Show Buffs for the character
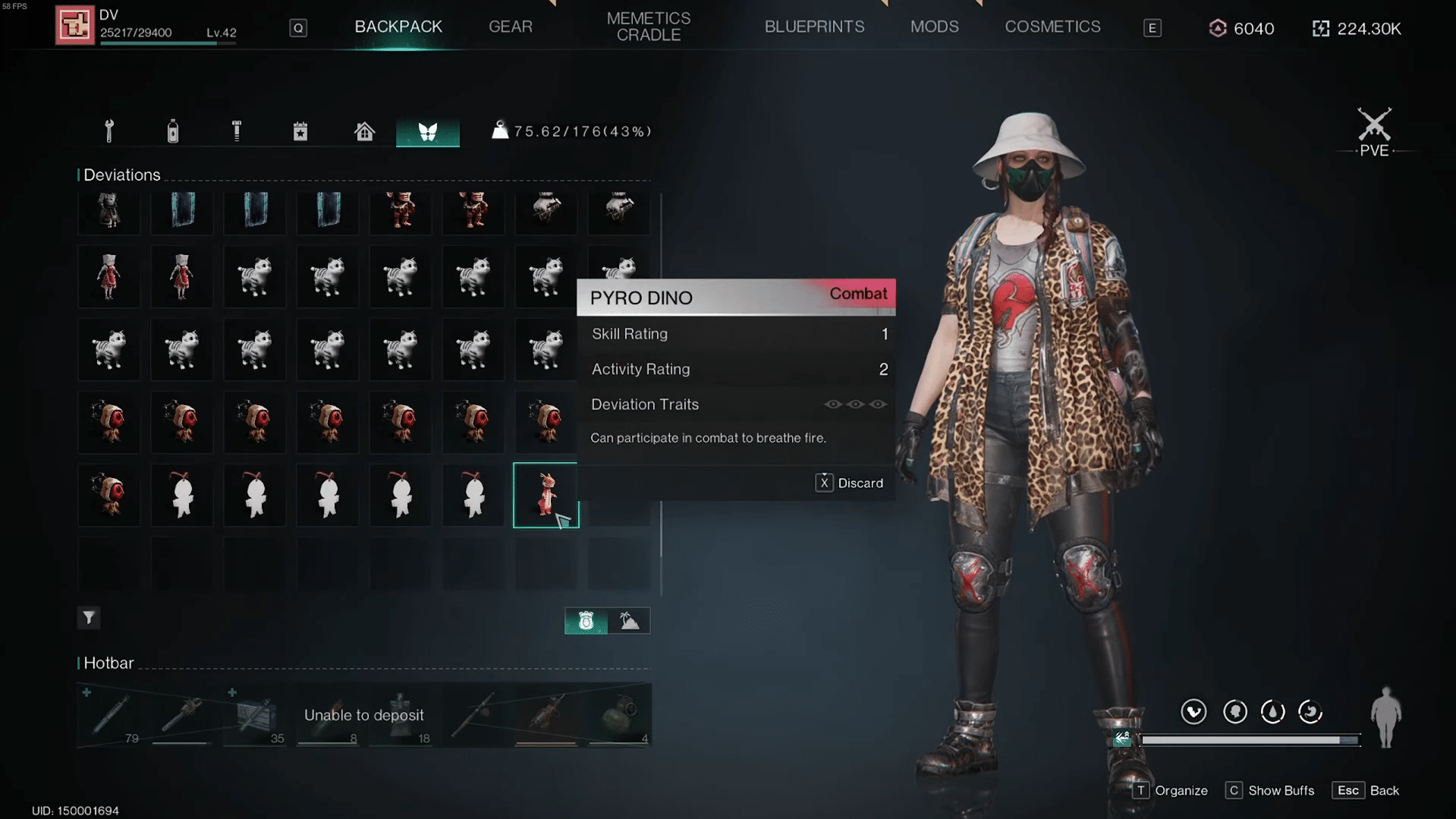1456x819 pixels. pos(1270,790)
